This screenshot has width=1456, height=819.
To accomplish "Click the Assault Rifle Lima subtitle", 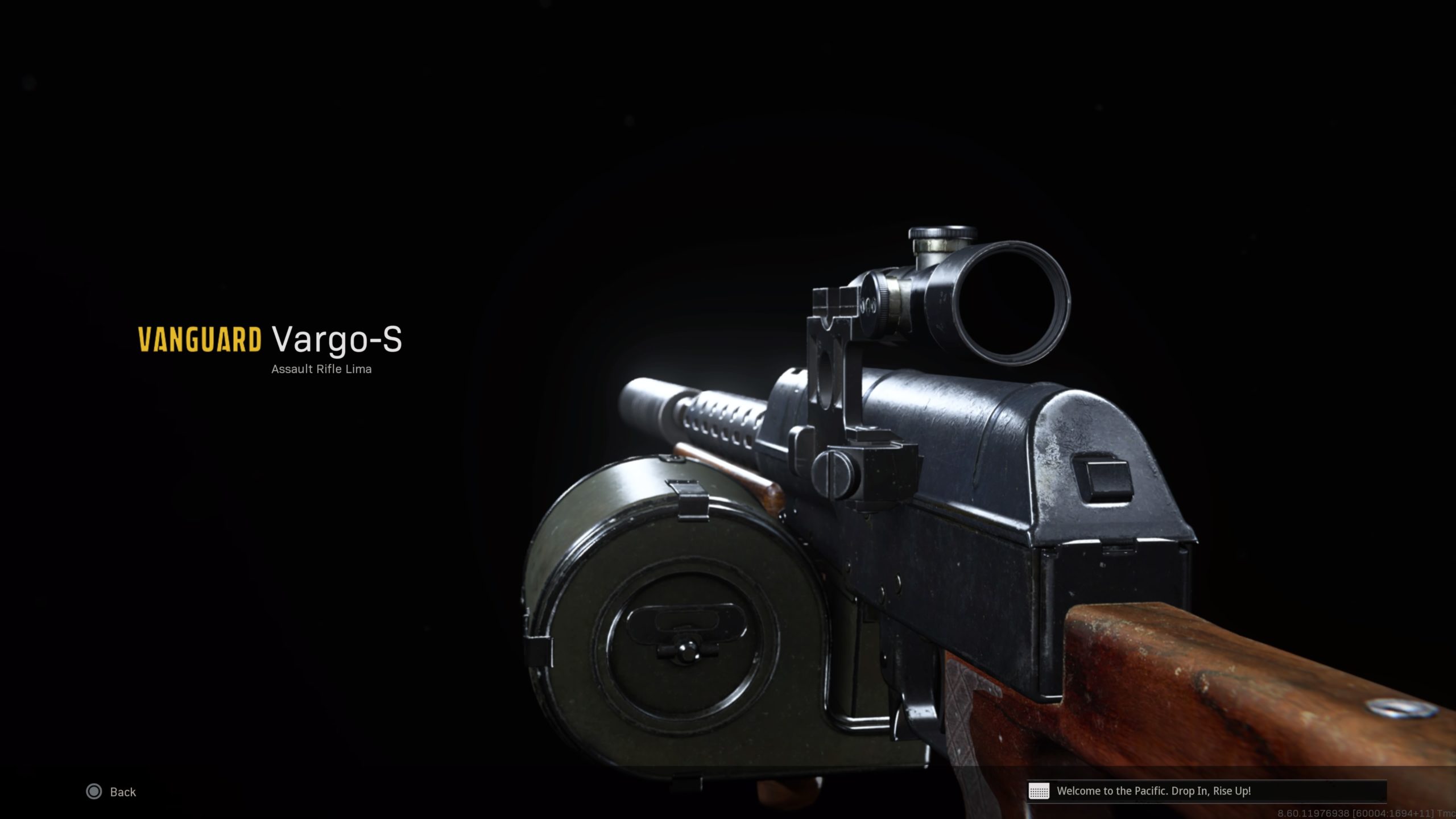I will (x=322, y=370).
